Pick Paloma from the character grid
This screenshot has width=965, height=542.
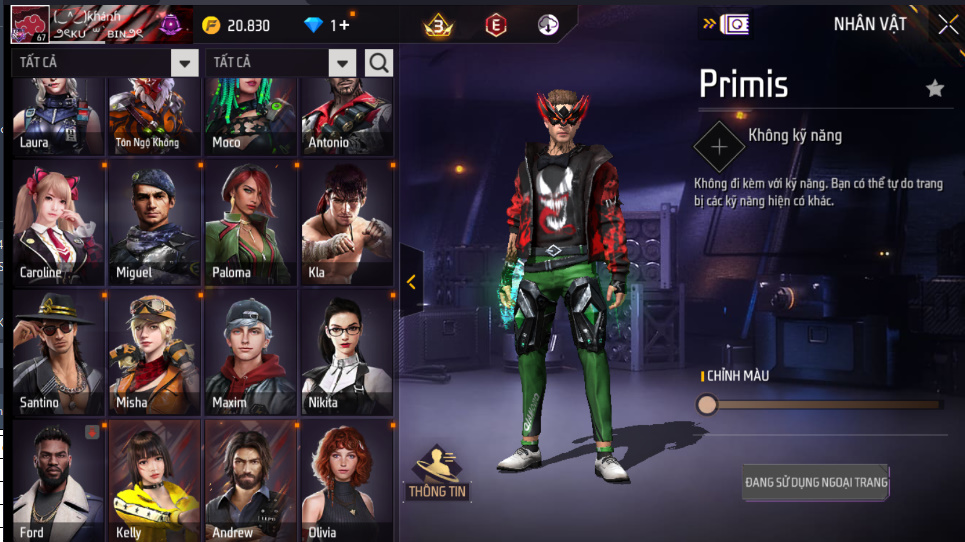click(249, 222)
